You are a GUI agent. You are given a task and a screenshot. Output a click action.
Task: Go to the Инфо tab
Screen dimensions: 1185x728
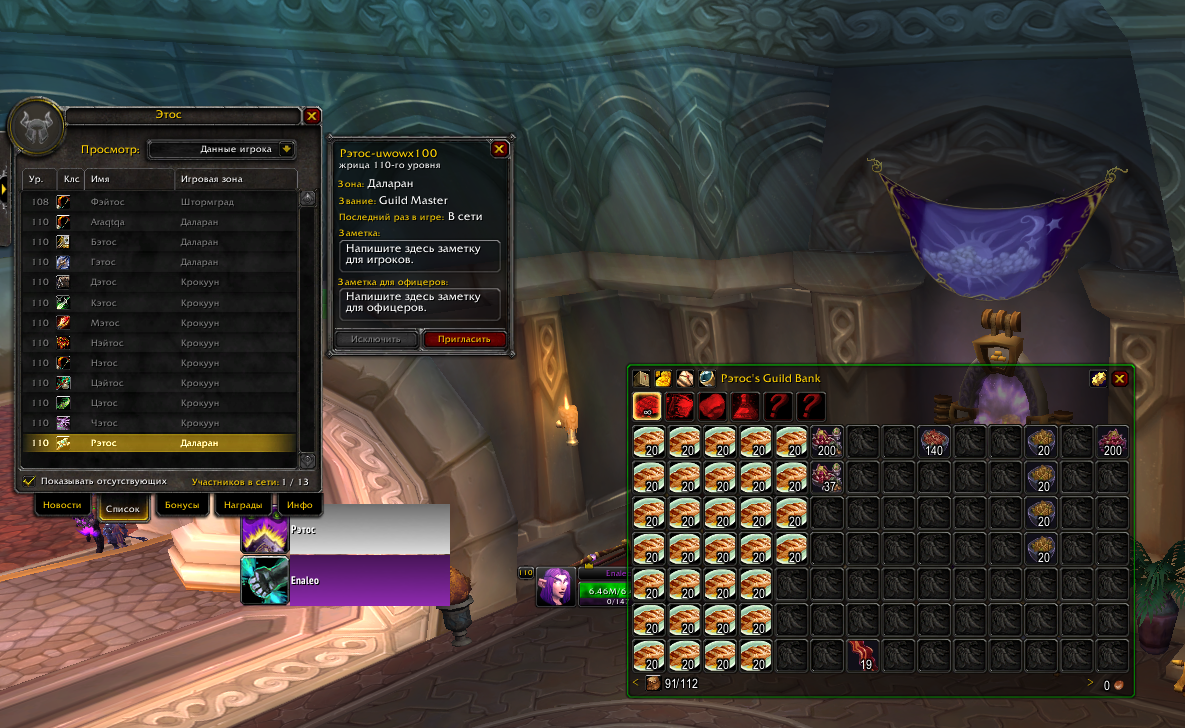pos(299,505)
